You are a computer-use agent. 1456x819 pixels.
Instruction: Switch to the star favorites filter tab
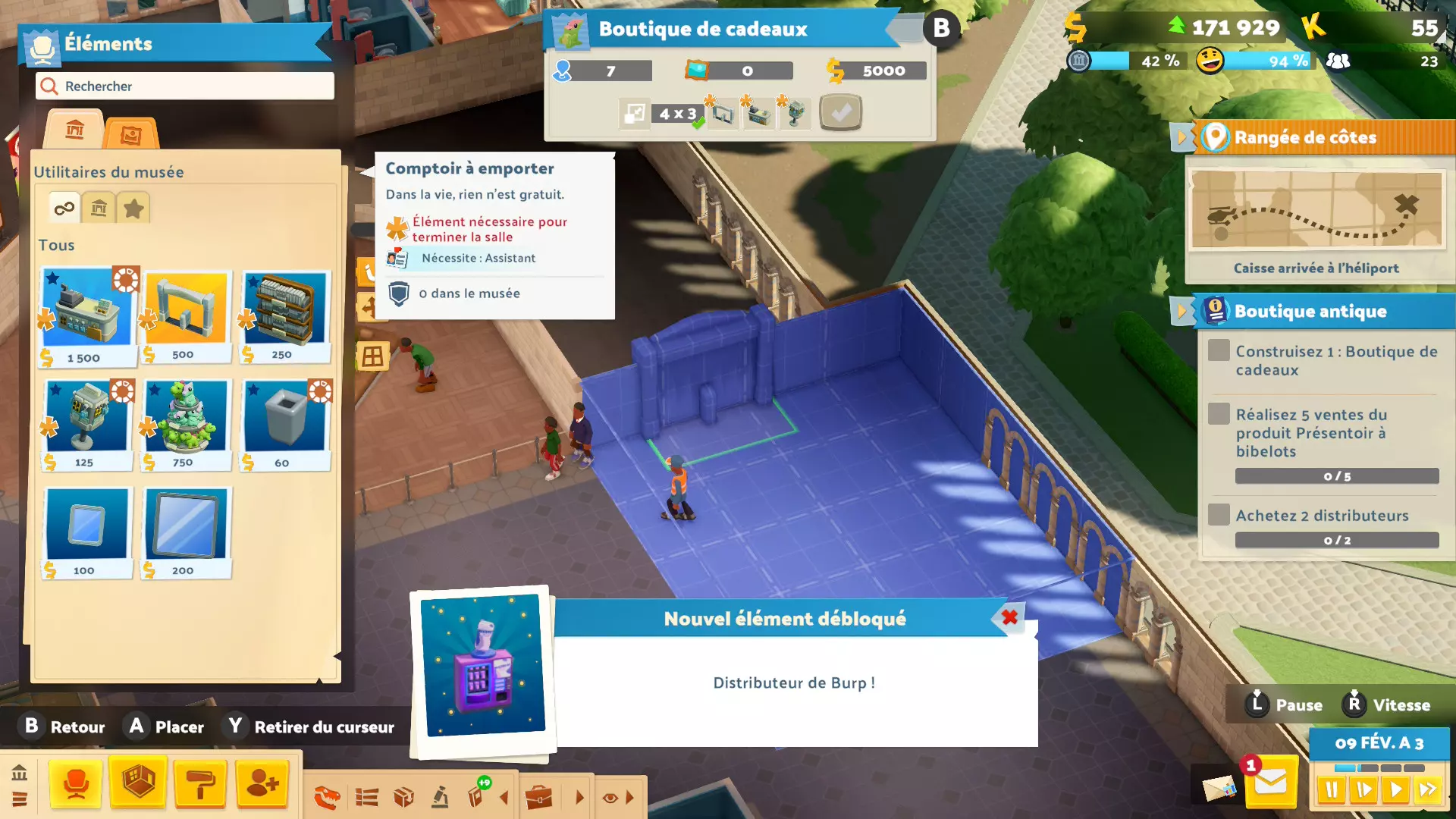[133, 209]
